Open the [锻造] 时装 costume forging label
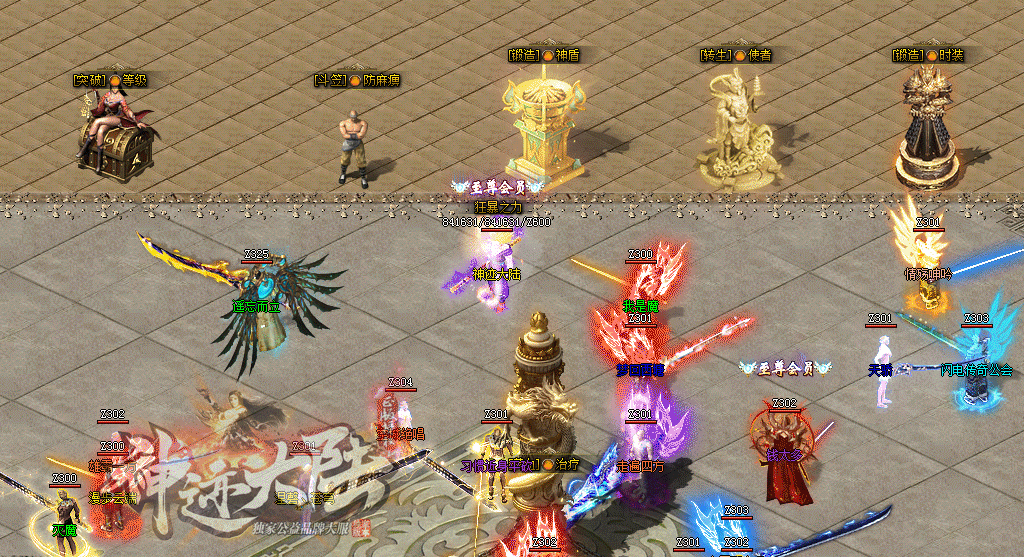 pyautogui.click(x=928, y=56)
